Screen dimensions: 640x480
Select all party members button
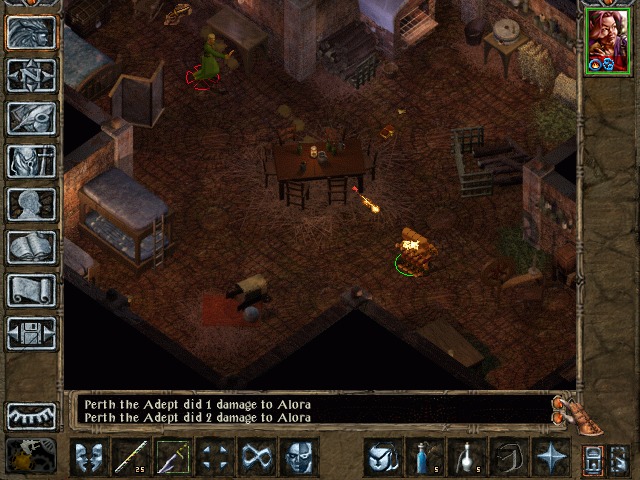click(618, 457)
